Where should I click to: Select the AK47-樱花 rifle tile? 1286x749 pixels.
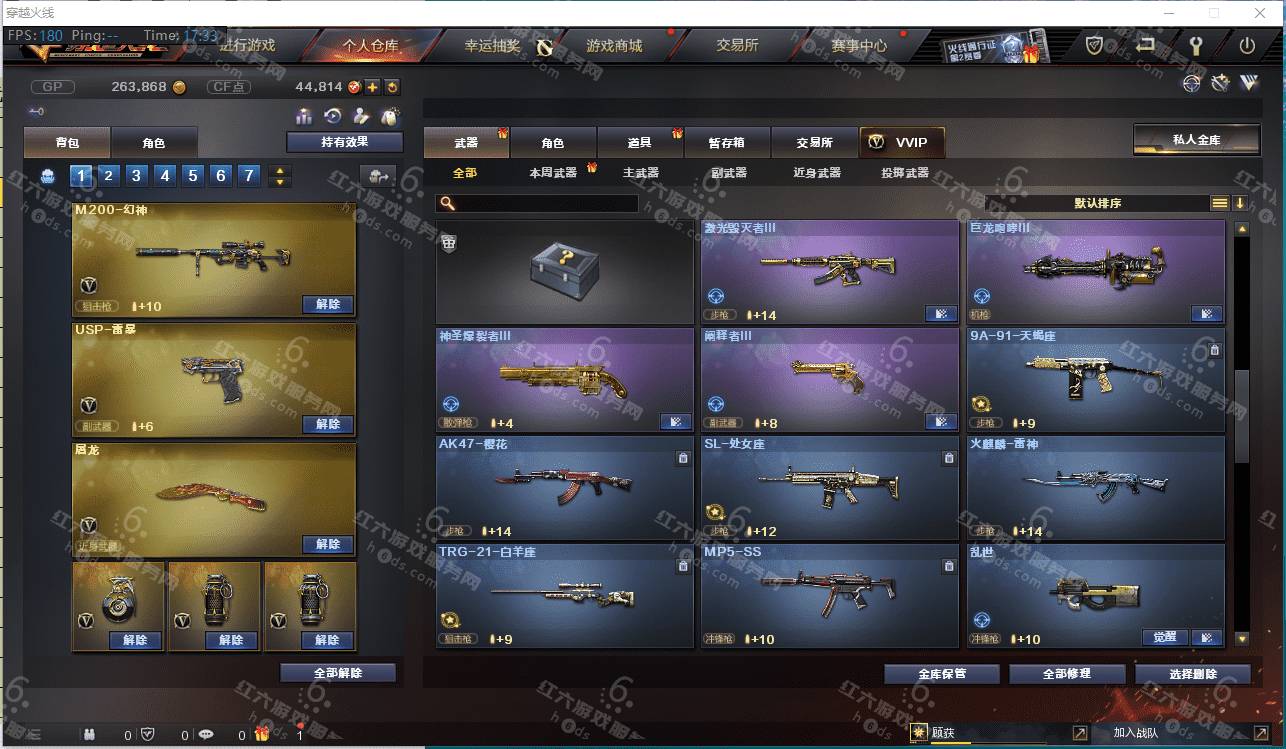click(x=564, y=487)
